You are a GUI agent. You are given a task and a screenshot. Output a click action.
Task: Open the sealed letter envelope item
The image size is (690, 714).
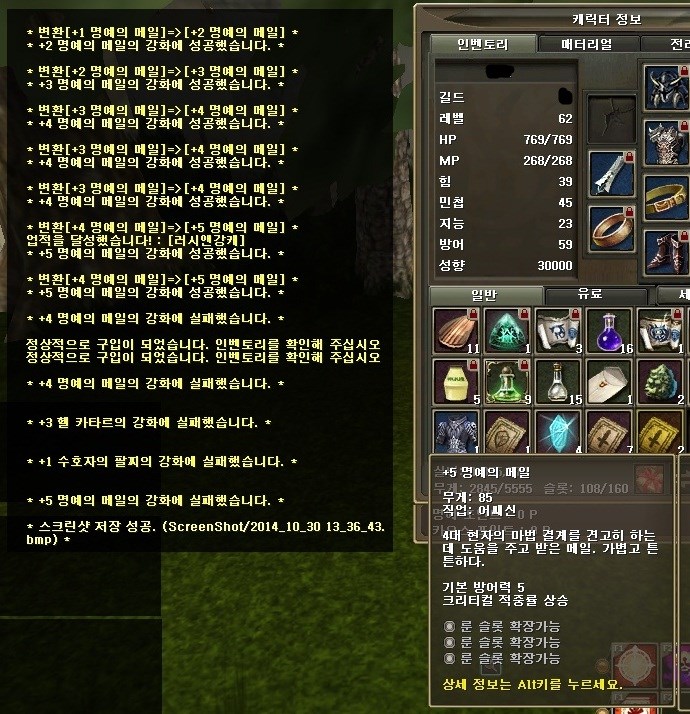(608, 382)
